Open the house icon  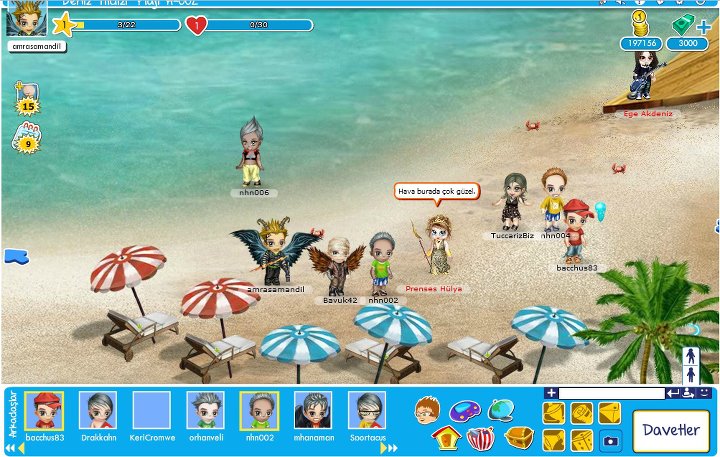tap(445, 438)
